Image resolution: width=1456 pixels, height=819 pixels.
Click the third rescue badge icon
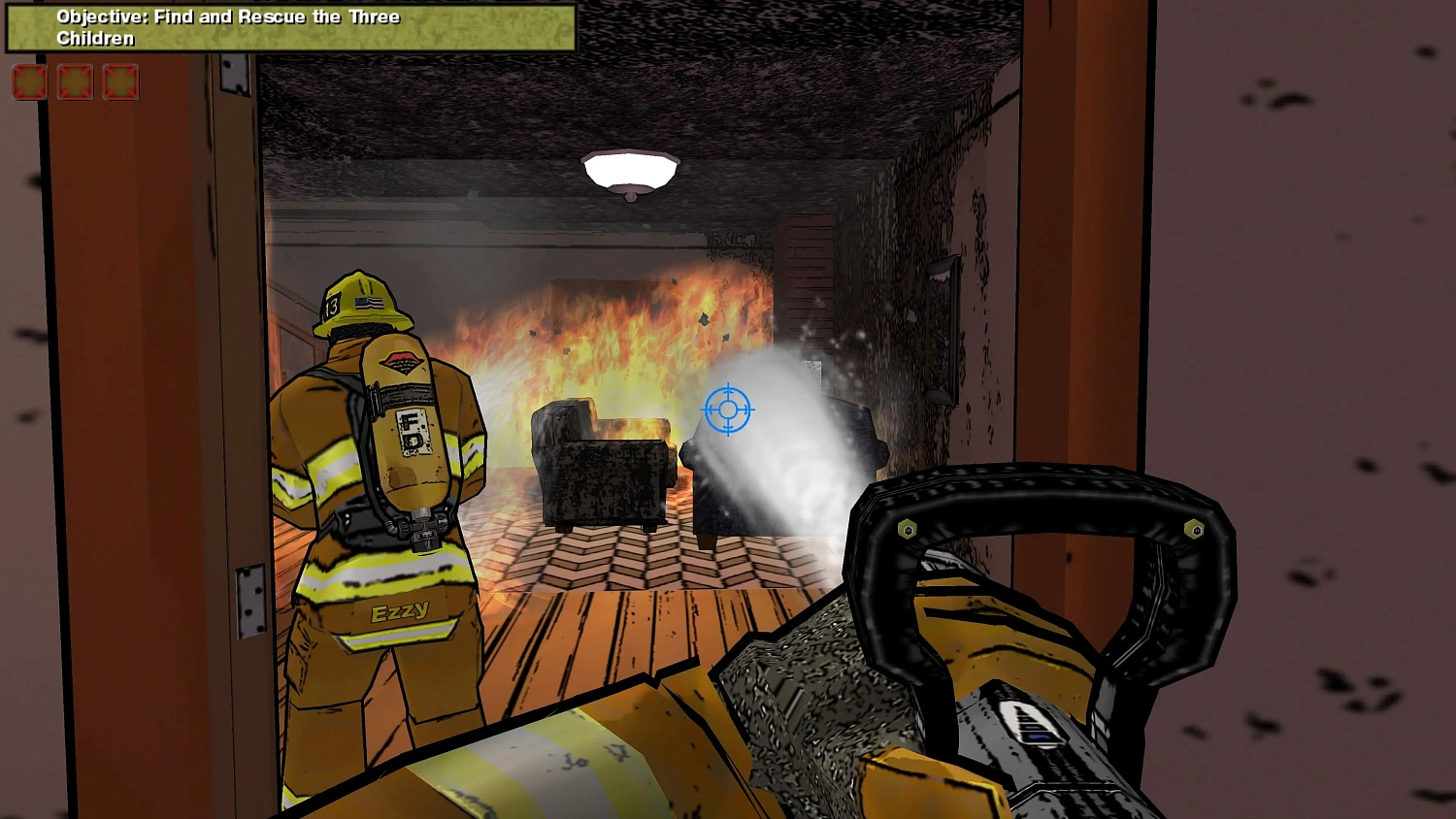tap(120, 82)
